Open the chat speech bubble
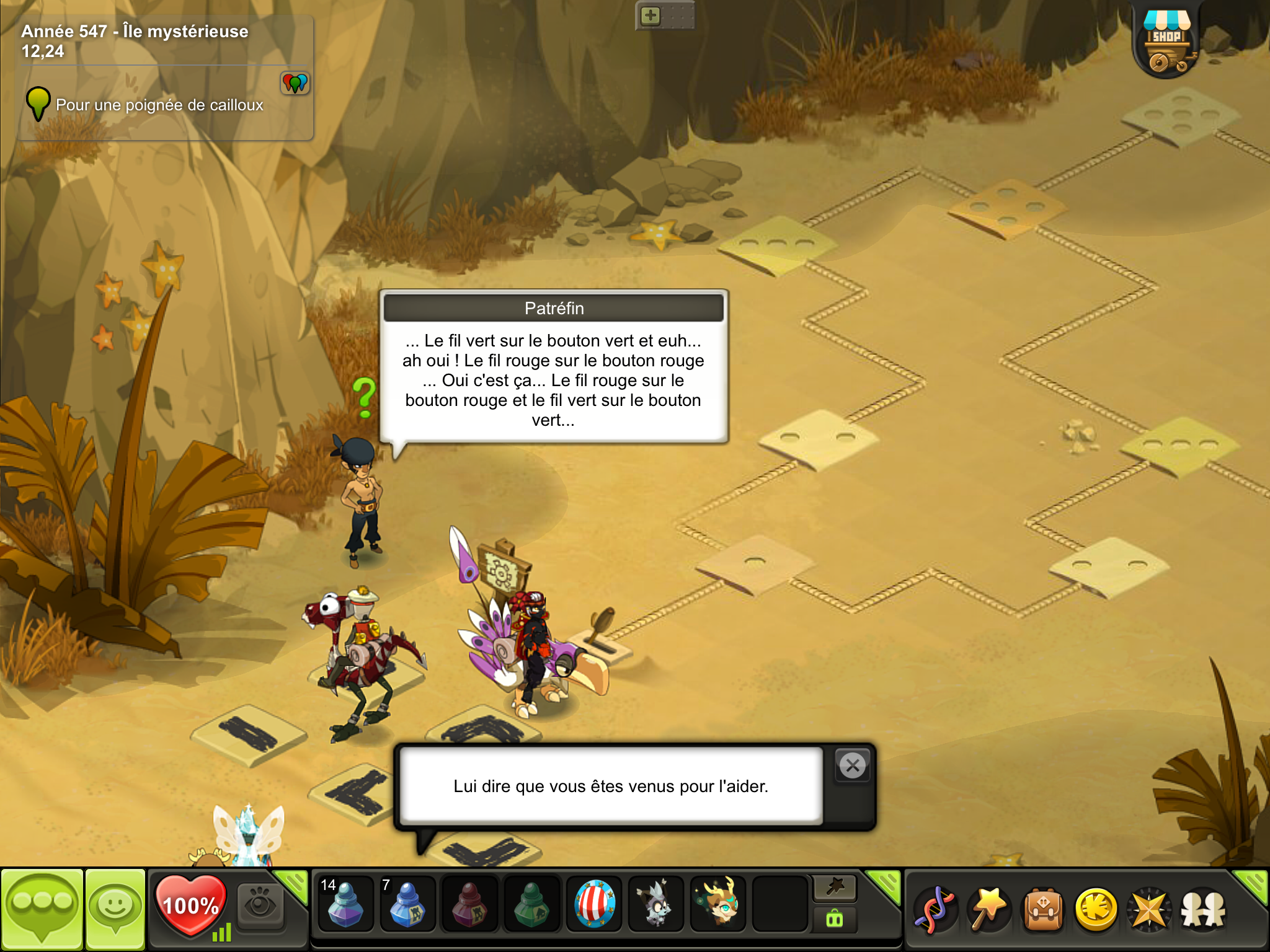Screen dimensions: 1270x952 [42, 909]
